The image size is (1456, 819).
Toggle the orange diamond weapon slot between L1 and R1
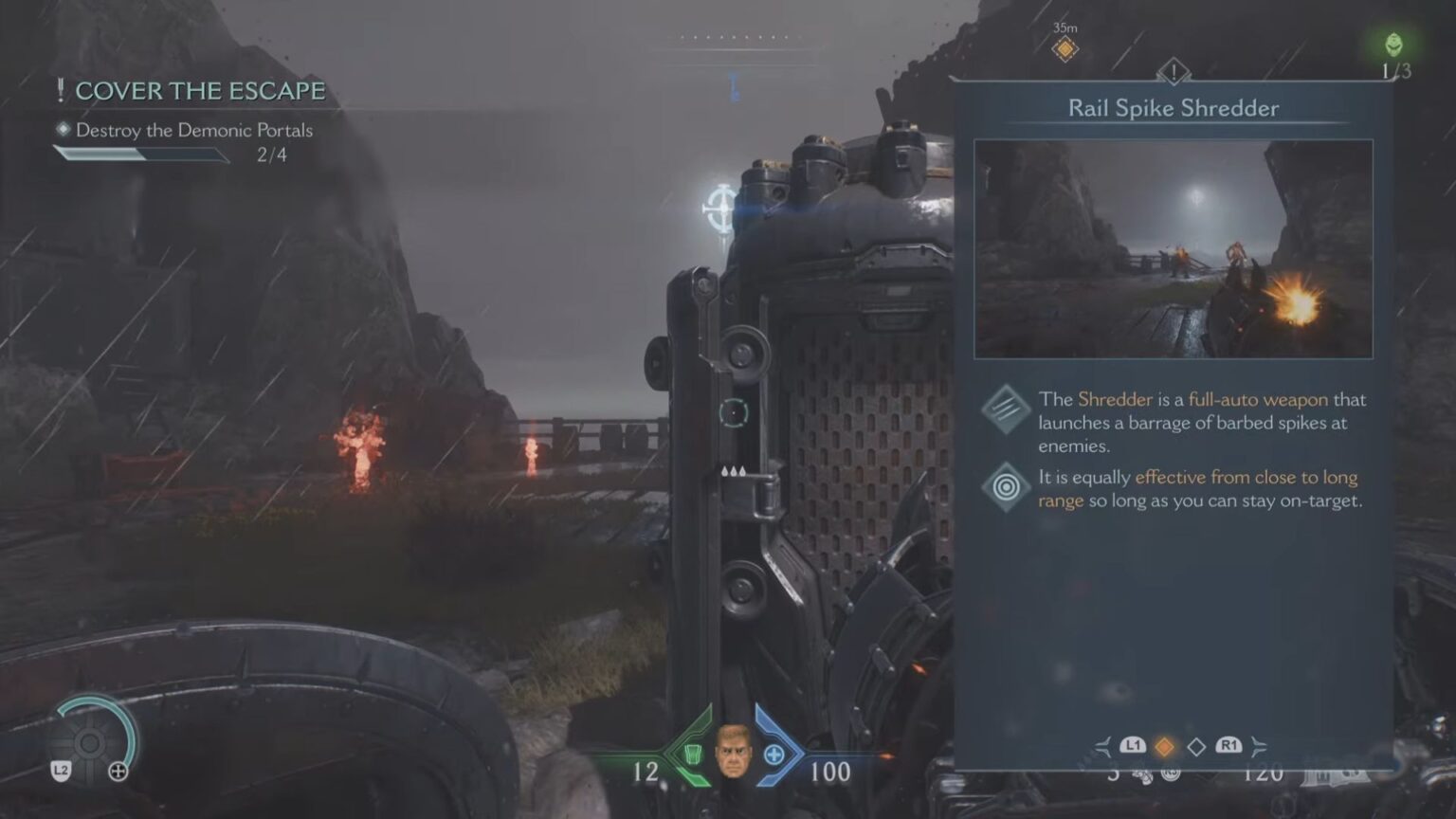coord(1165,746)
